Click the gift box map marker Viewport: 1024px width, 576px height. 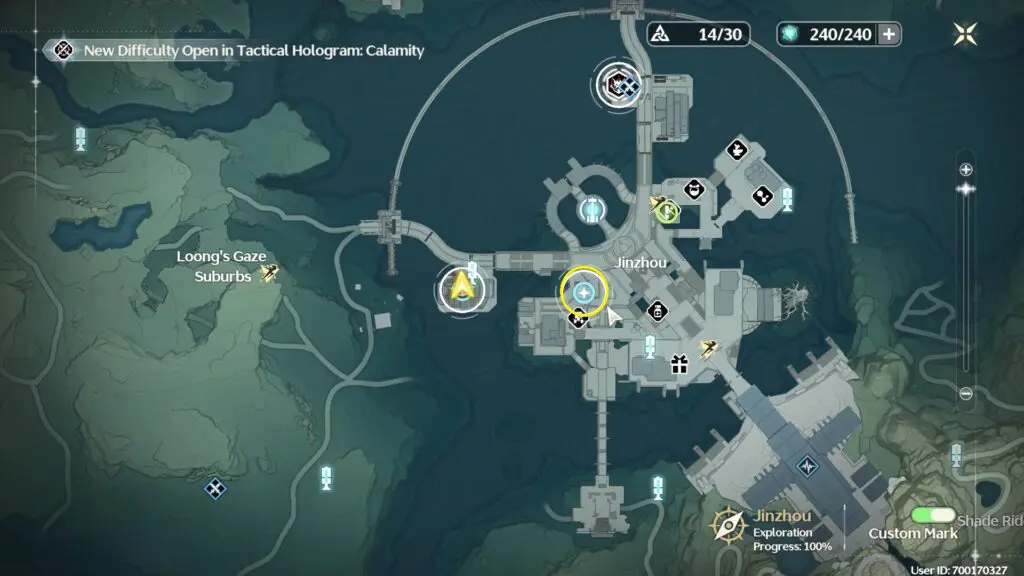click(x=679, y=364)
